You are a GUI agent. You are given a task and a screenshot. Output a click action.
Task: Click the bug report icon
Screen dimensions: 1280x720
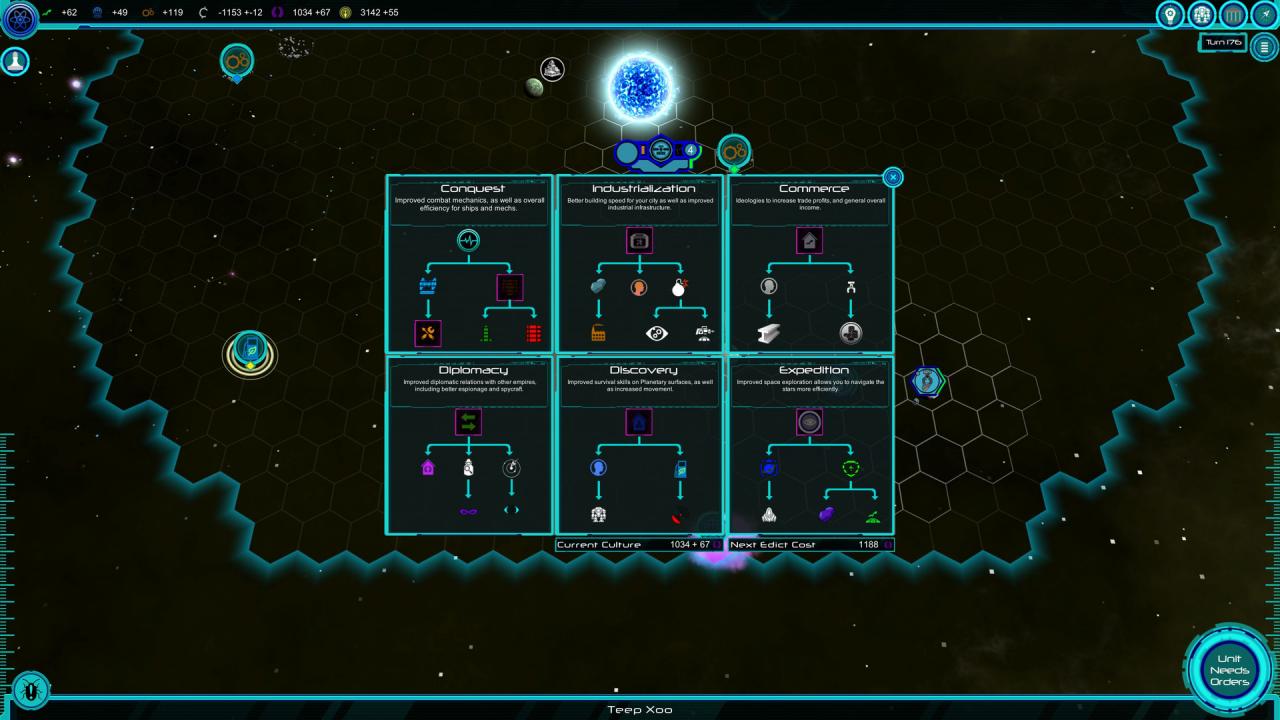click(x=31, y=689)
